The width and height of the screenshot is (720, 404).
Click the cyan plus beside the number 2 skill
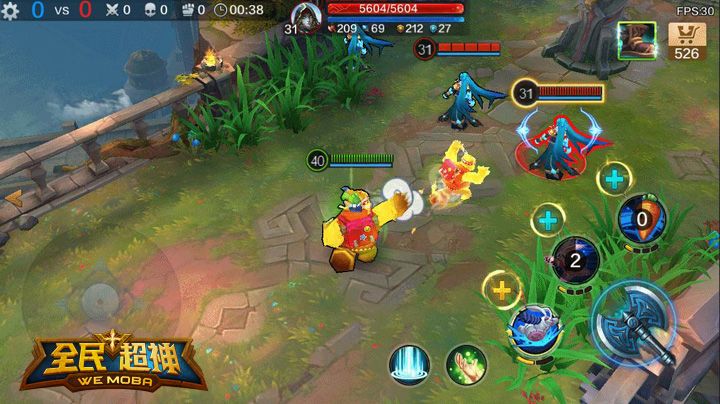(547, 219)
